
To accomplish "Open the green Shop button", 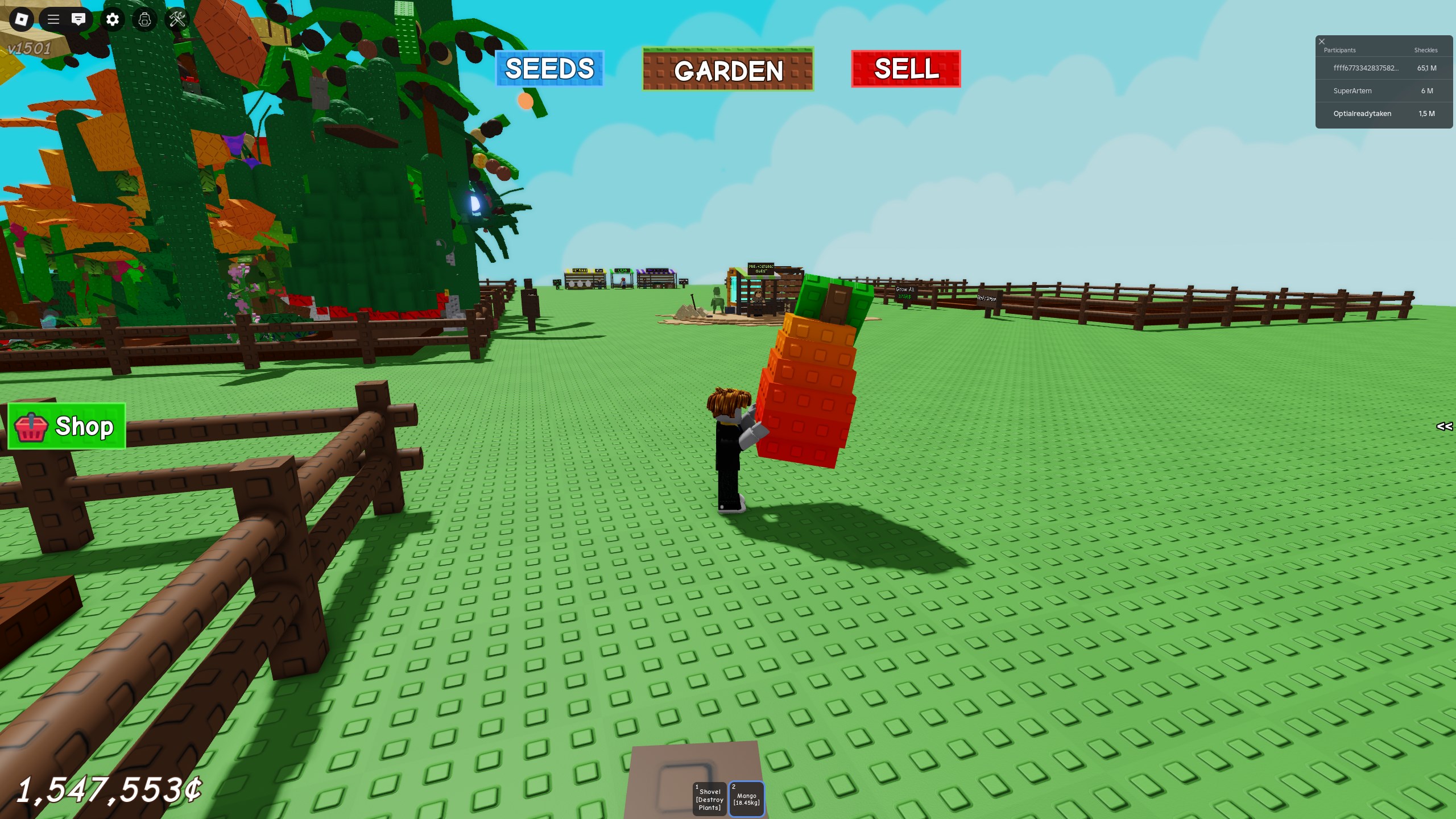I will [67, 427].
